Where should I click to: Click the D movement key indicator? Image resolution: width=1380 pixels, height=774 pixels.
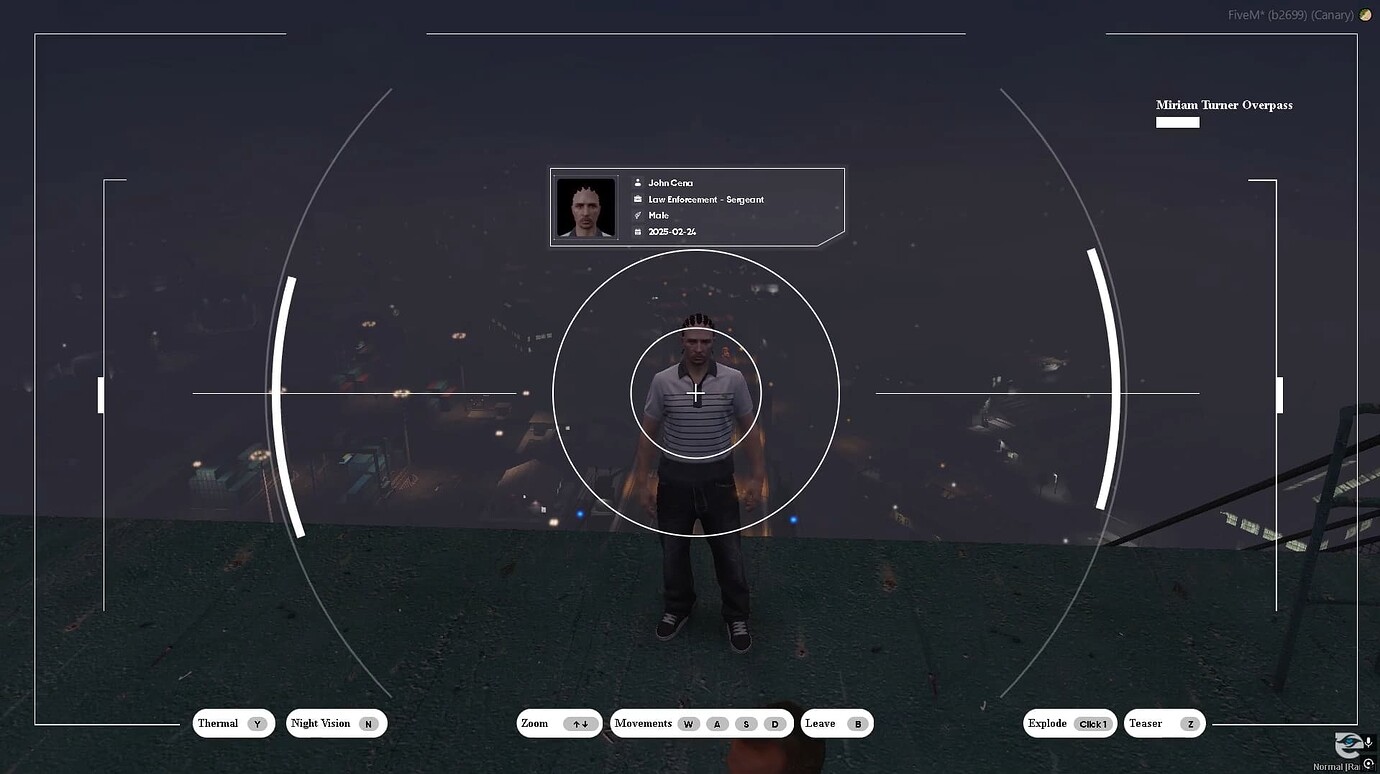point(774,723)
